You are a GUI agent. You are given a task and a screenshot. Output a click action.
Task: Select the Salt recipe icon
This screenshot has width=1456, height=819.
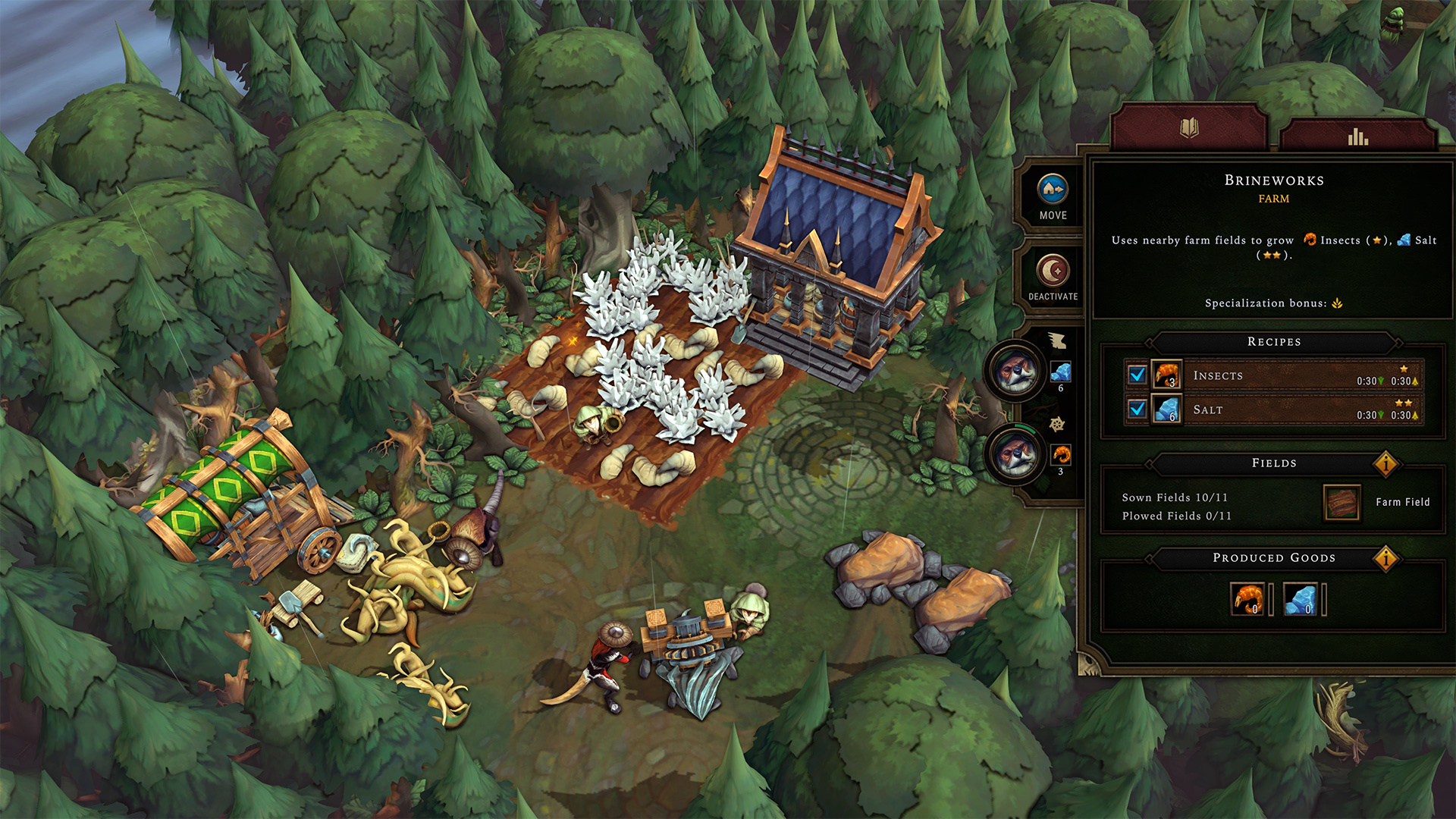[1166, 409]
